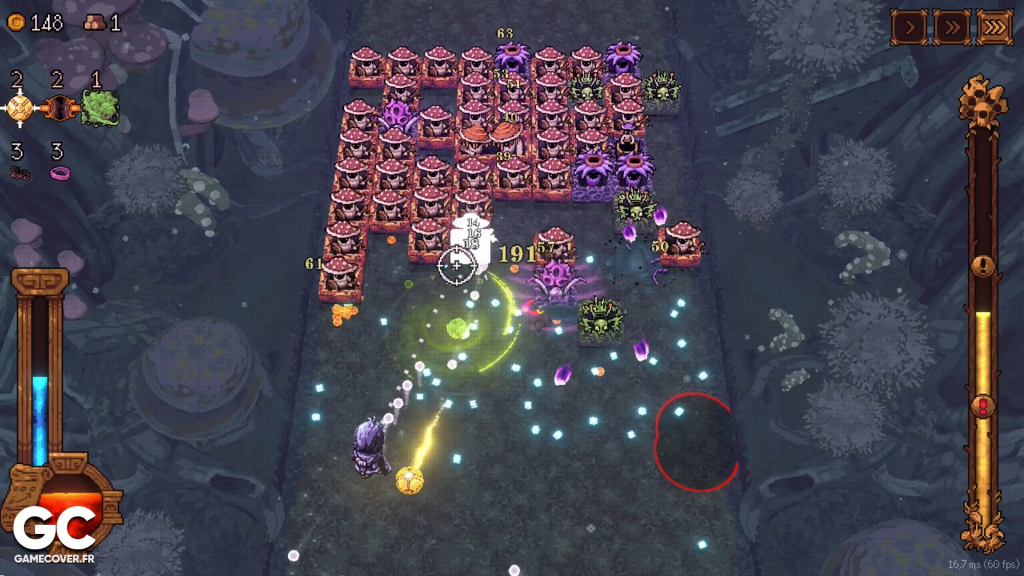Viewport: 1024px width, 576px height.
Task: Inspect the pink ring passive item
Action: click(60, 173)
